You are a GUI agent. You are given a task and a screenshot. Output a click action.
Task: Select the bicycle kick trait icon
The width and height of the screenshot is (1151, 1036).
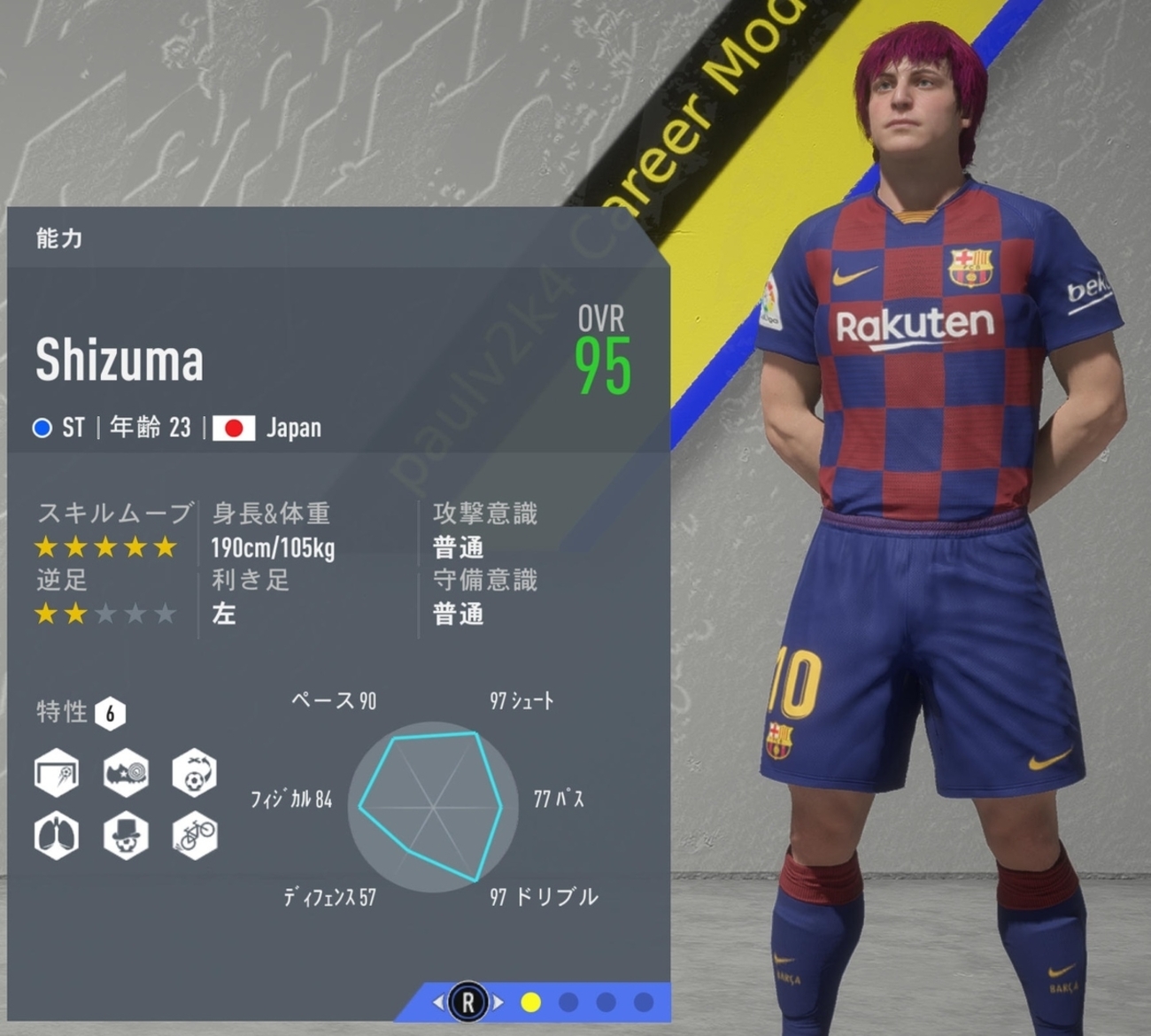coord(194,835)
